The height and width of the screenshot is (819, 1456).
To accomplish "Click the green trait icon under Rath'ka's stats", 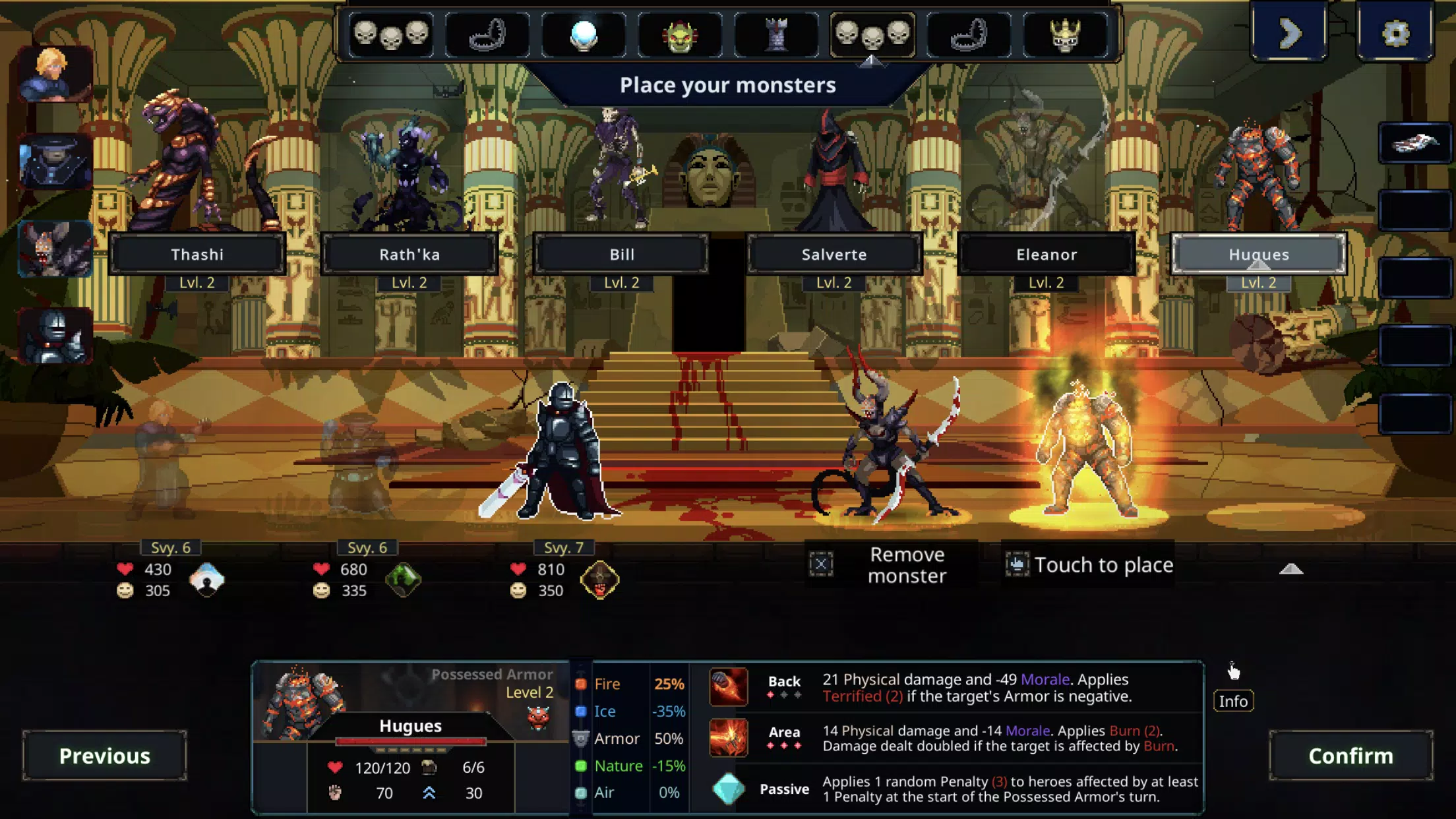I will (x=404, y=580).
